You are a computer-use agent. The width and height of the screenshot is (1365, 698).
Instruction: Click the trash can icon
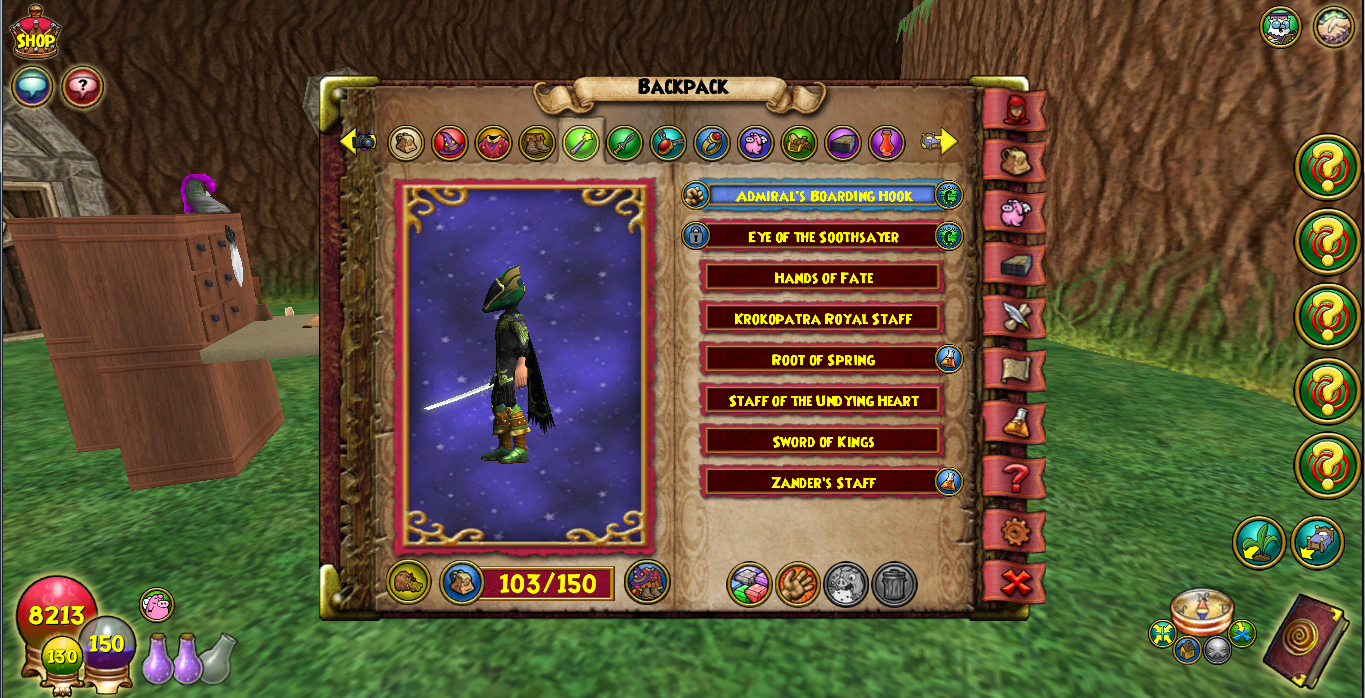click(x=894, y=584)
